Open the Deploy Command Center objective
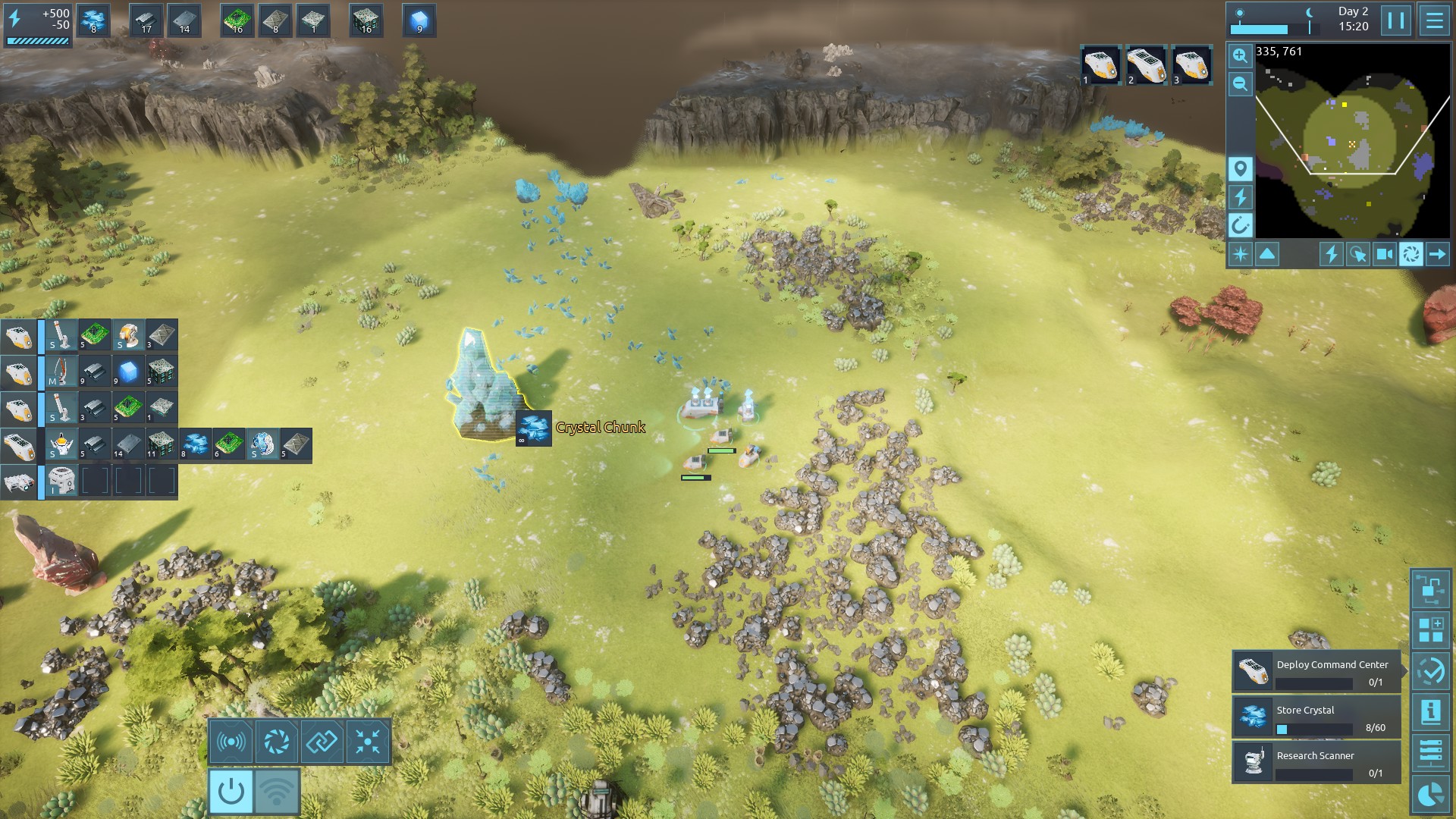 pos(1316,673)
